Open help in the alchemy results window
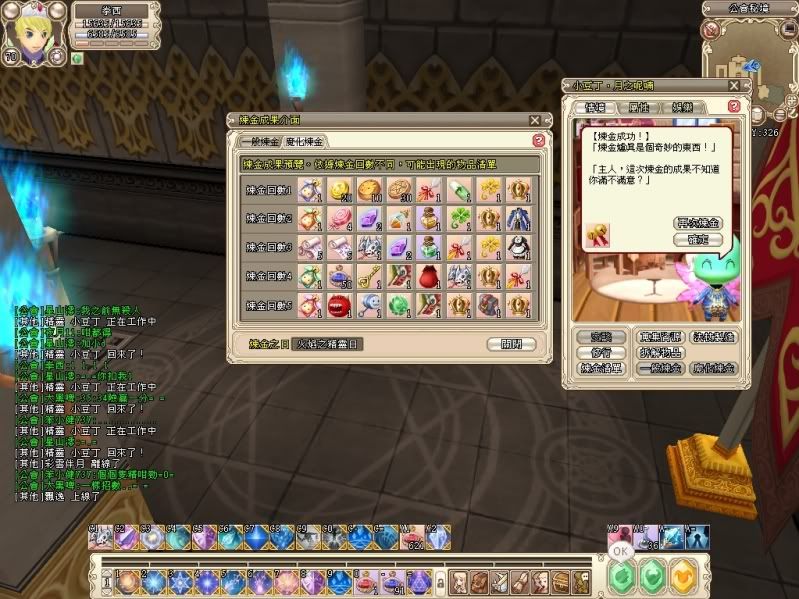The image size is (799, 599). click(x=539, y=141)
